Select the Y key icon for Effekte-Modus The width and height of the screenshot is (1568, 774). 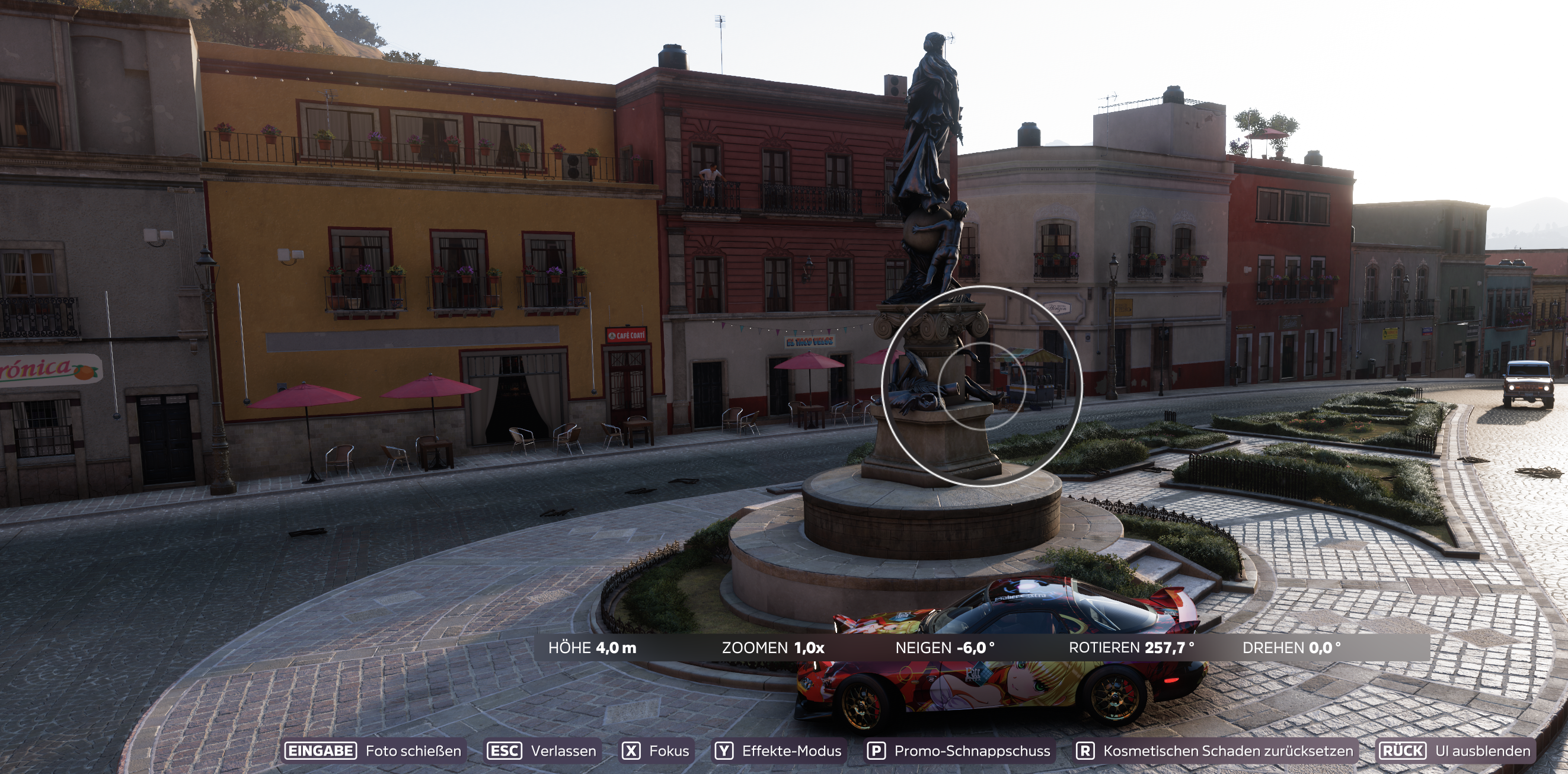724,751
